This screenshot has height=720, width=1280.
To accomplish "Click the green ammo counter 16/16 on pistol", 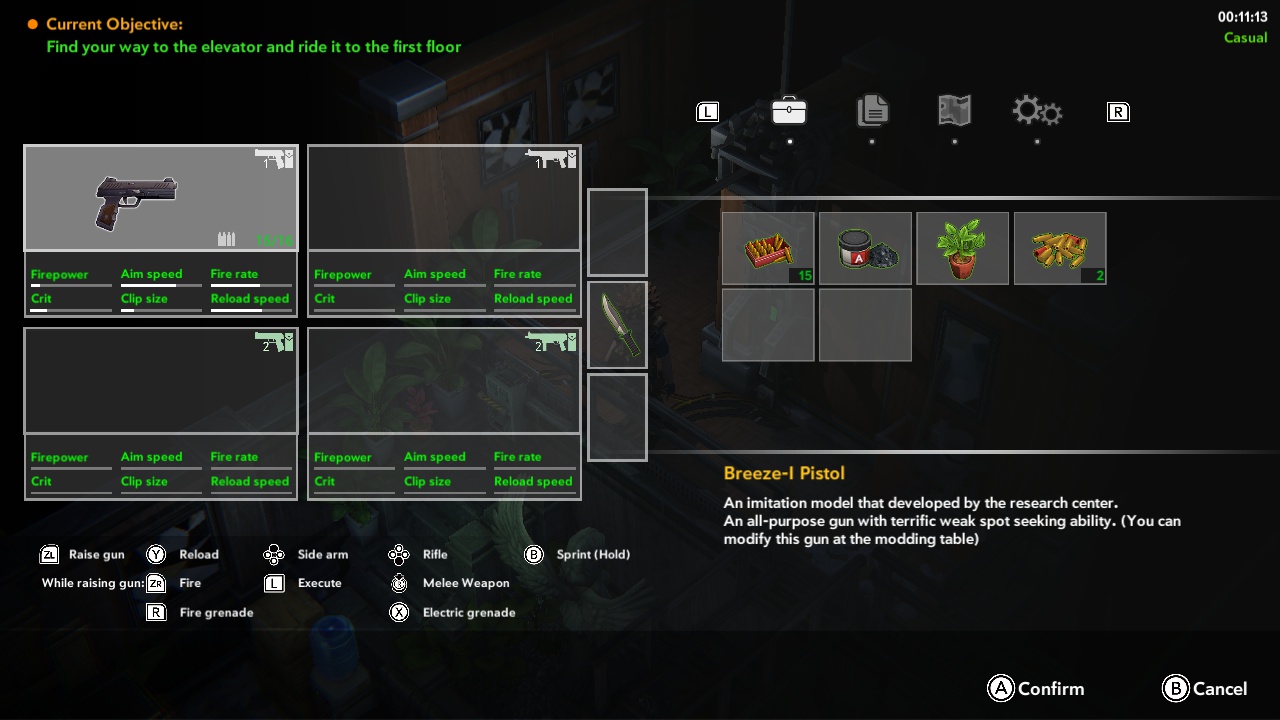I will point(276,240).
